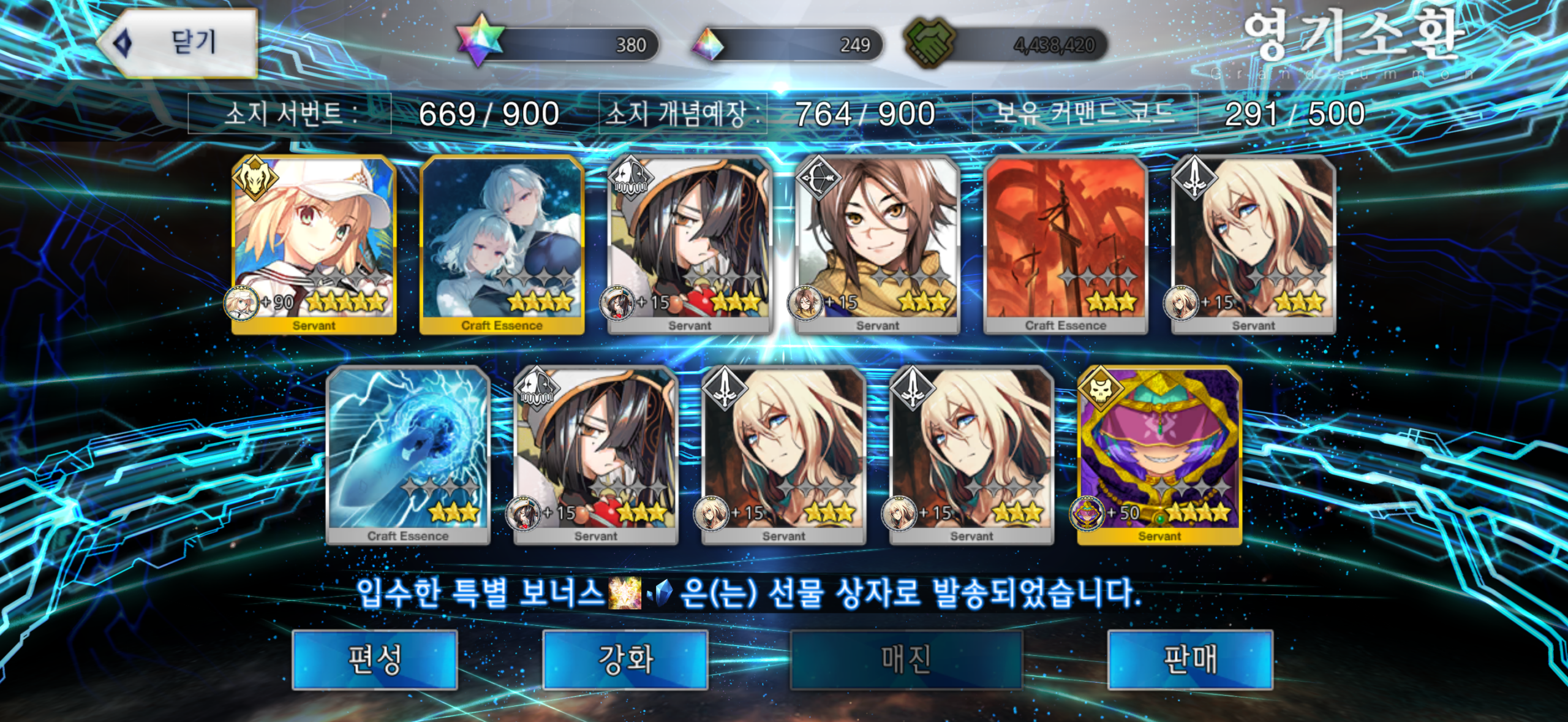Image resolution: width=1568 pixels, height=722 pixels.
Task: Choose the blue lightning Craft Essence card
Action: coord(408,455)
